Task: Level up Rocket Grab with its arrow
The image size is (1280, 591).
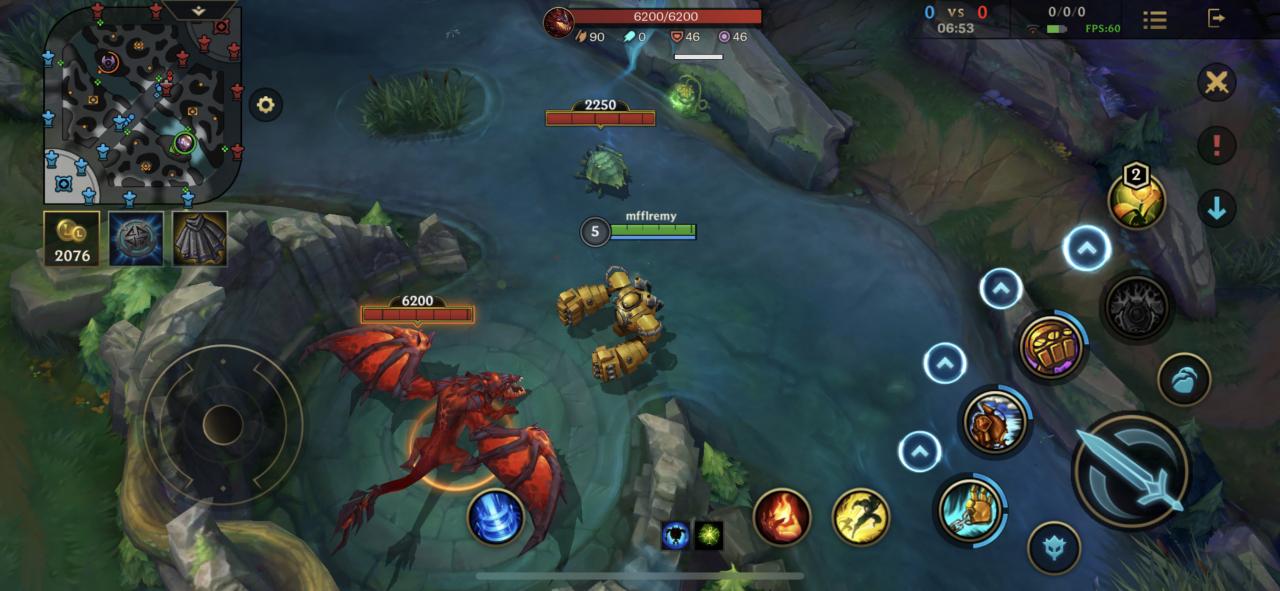Action: click(919, 451)
